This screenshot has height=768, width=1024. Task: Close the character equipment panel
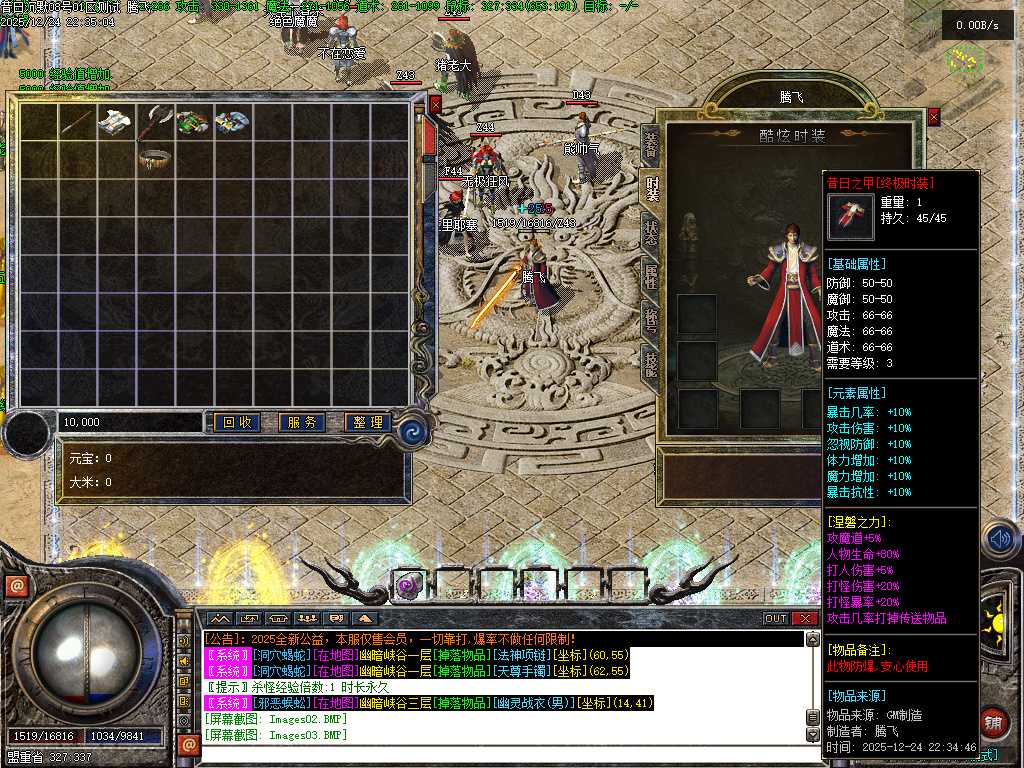point(934,117)
